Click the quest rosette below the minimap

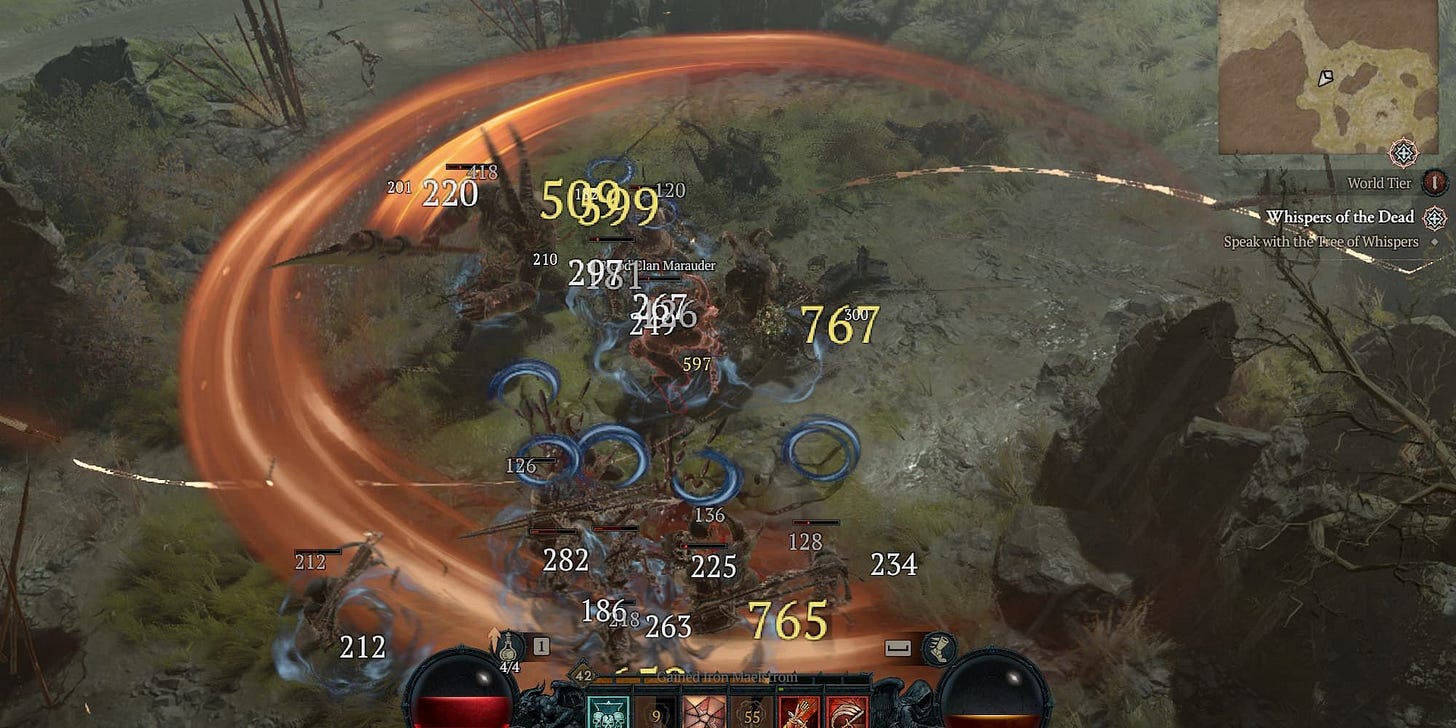tap(1404, 154)
